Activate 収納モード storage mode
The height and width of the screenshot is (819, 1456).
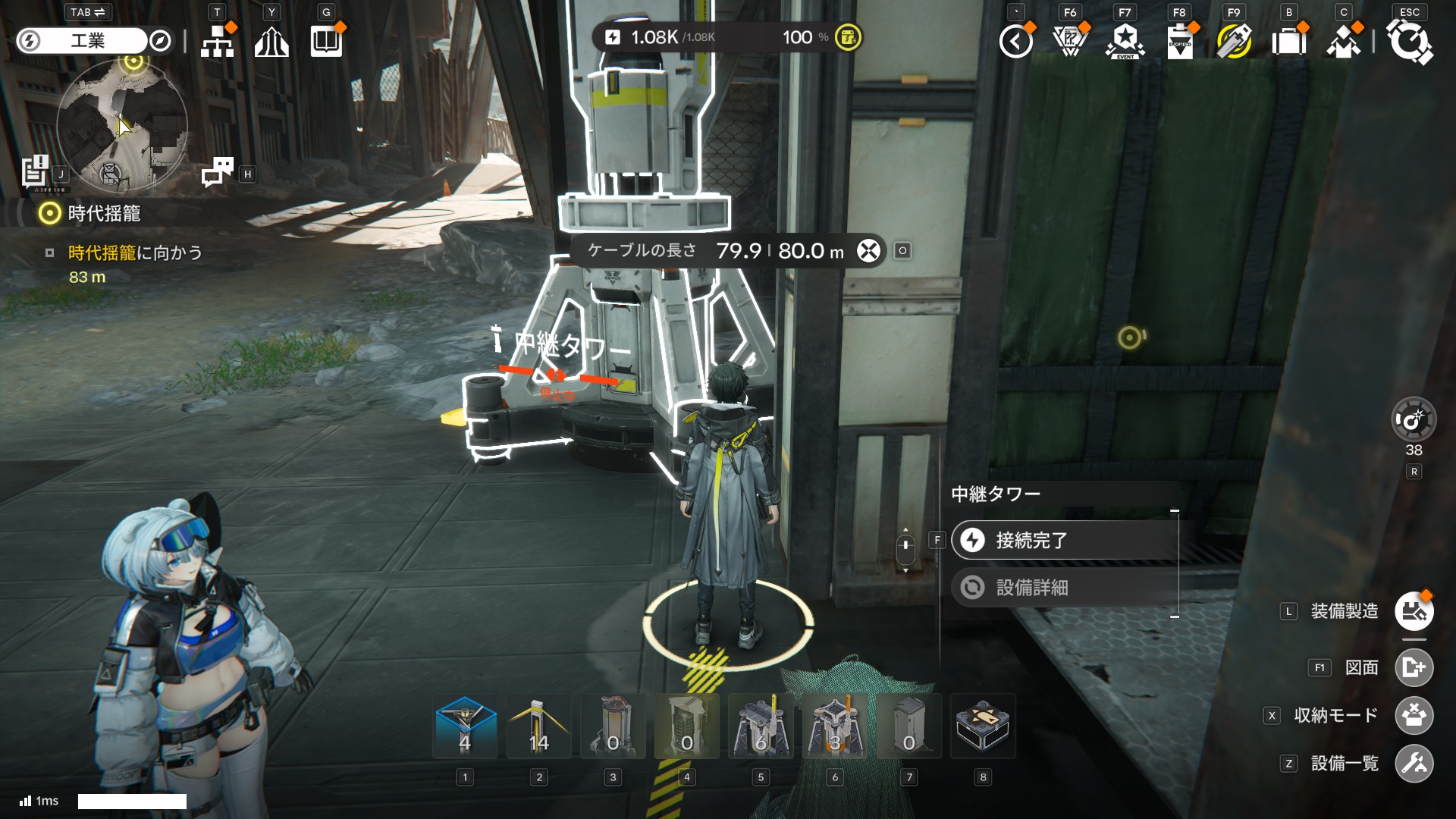click(x=1414, y=716)
